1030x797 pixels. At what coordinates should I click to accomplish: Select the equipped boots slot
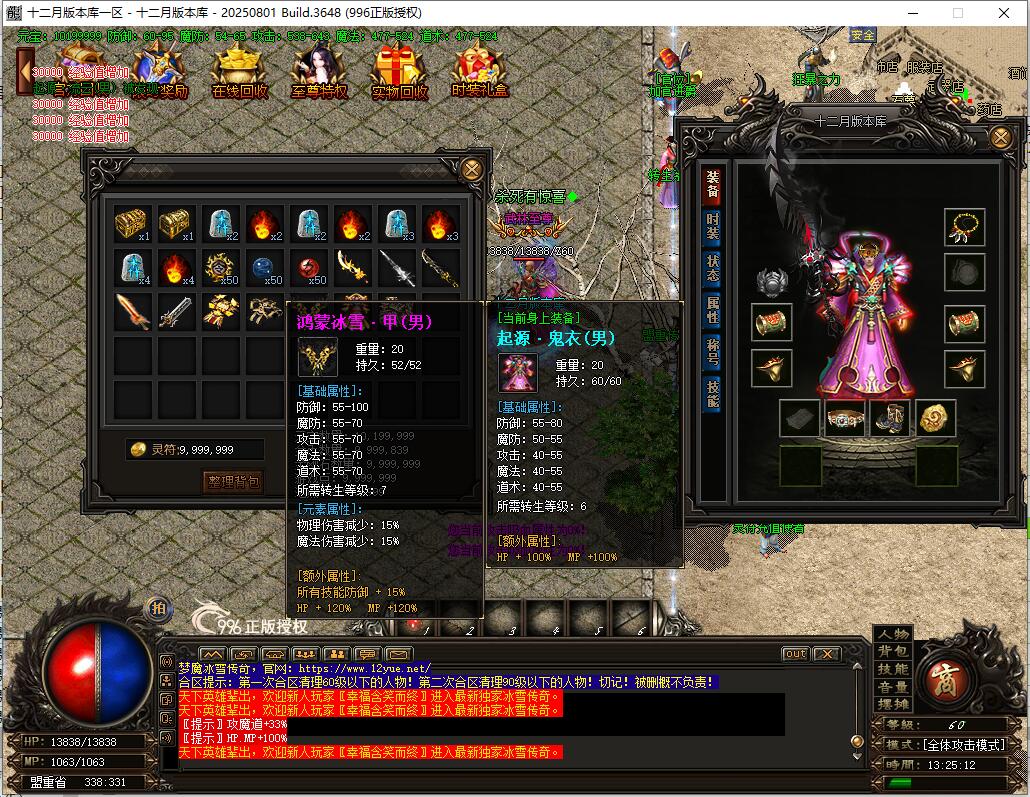tap(889, 419)
